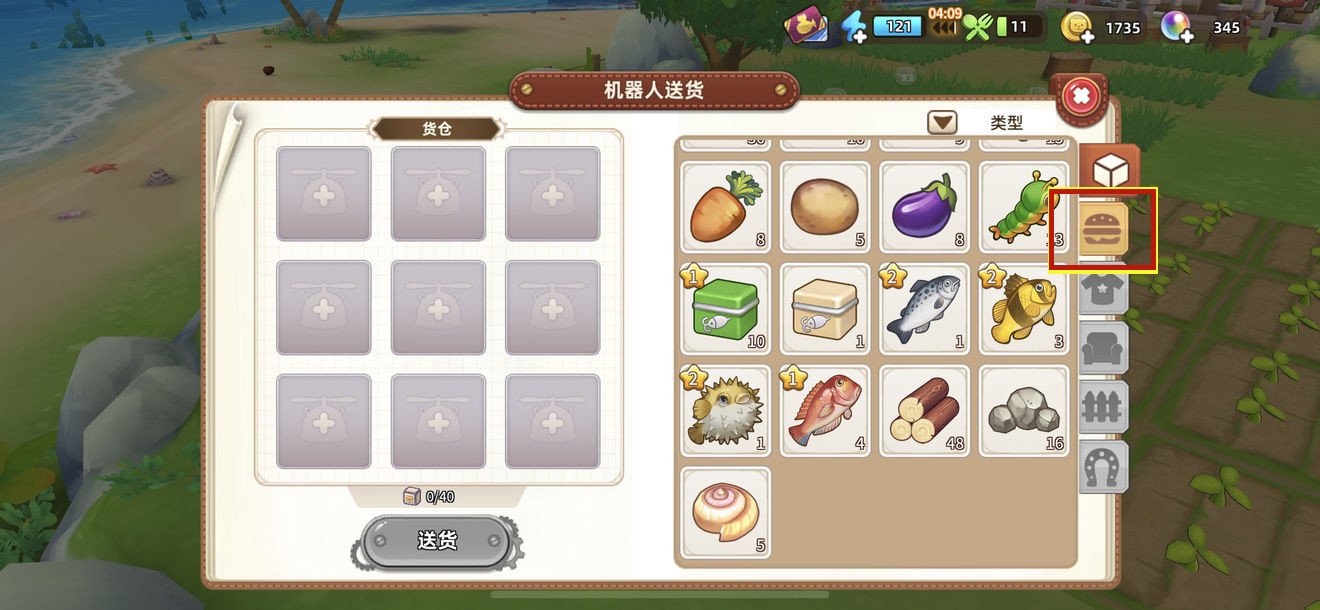The width and height of the screenshot is (1320, 610).
Task: Choose the red snapper fish slot
Action: [825, 410]
